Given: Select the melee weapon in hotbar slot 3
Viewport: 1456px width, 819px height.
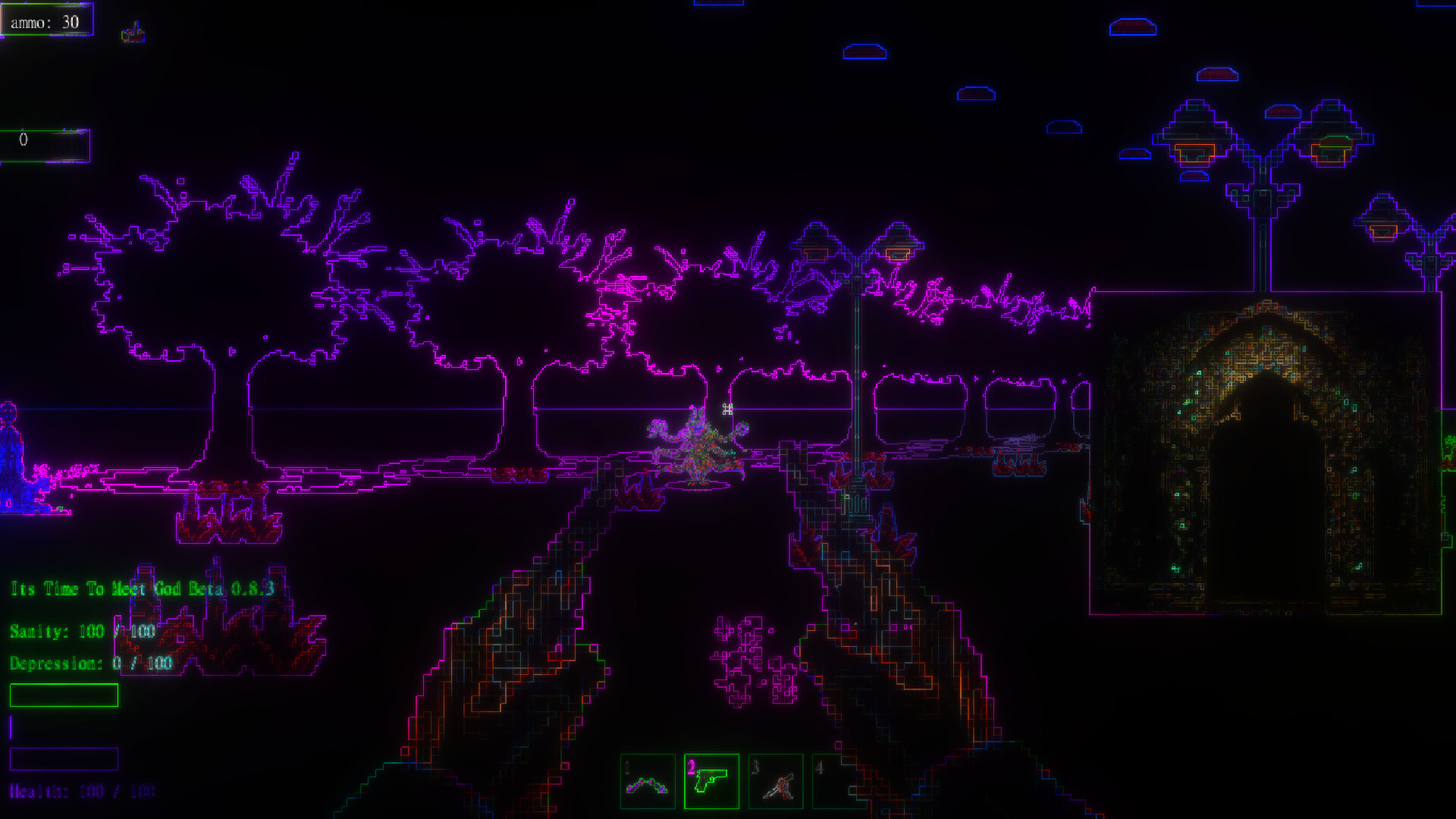Looking at the screenshot, I should 775,783.
